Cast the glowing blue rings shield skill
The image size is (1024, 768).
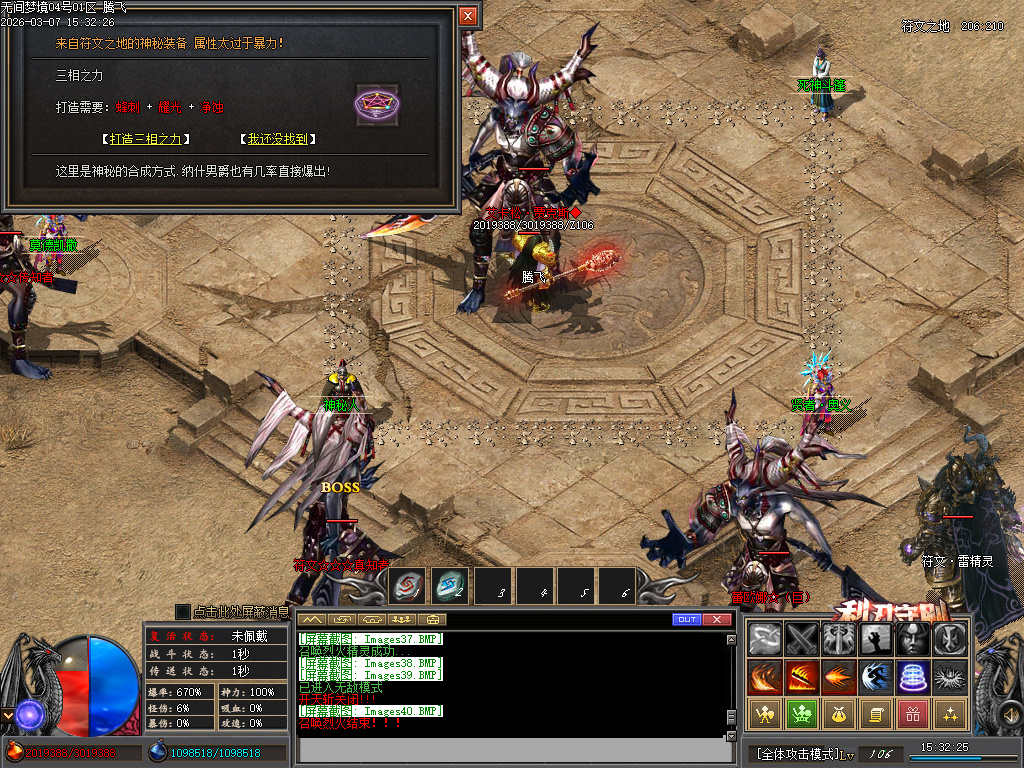[912, 677]
